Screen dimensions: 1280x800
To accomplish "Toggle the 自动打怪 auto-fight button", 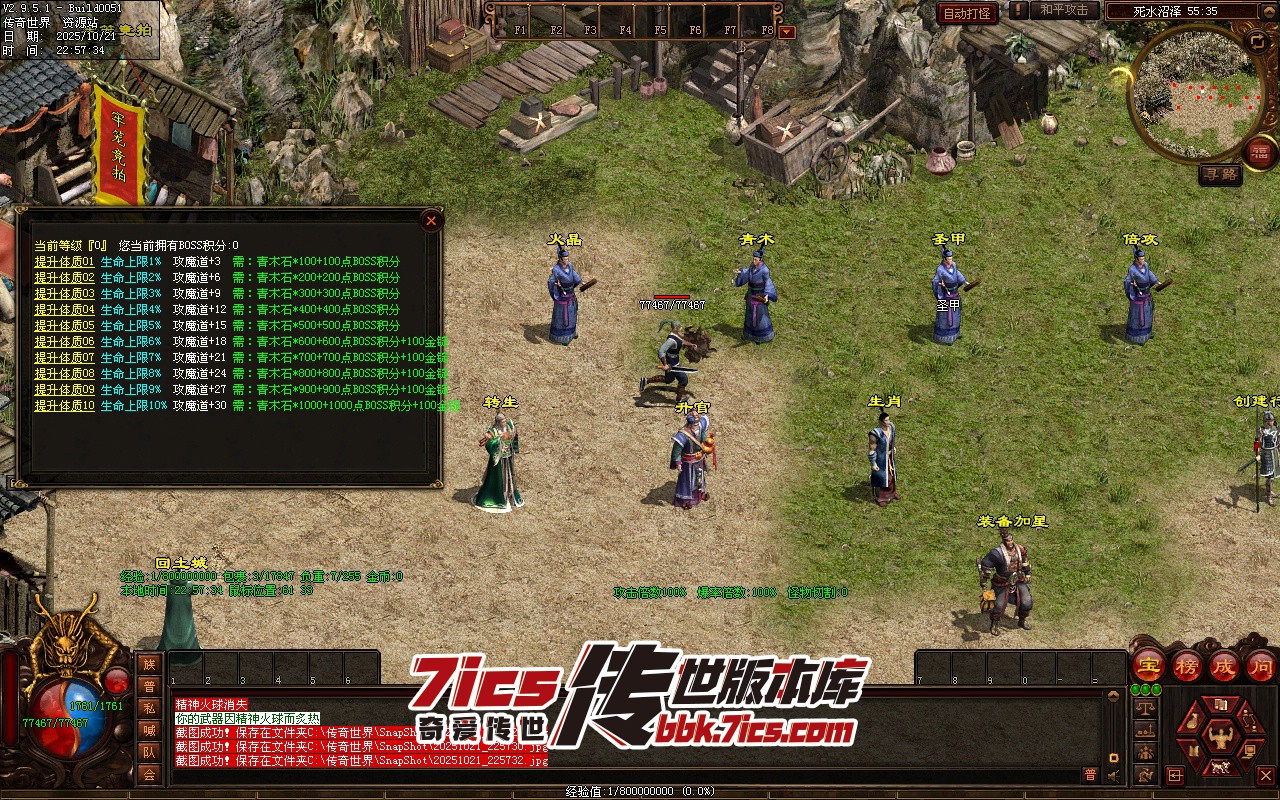I will point(967,13).
